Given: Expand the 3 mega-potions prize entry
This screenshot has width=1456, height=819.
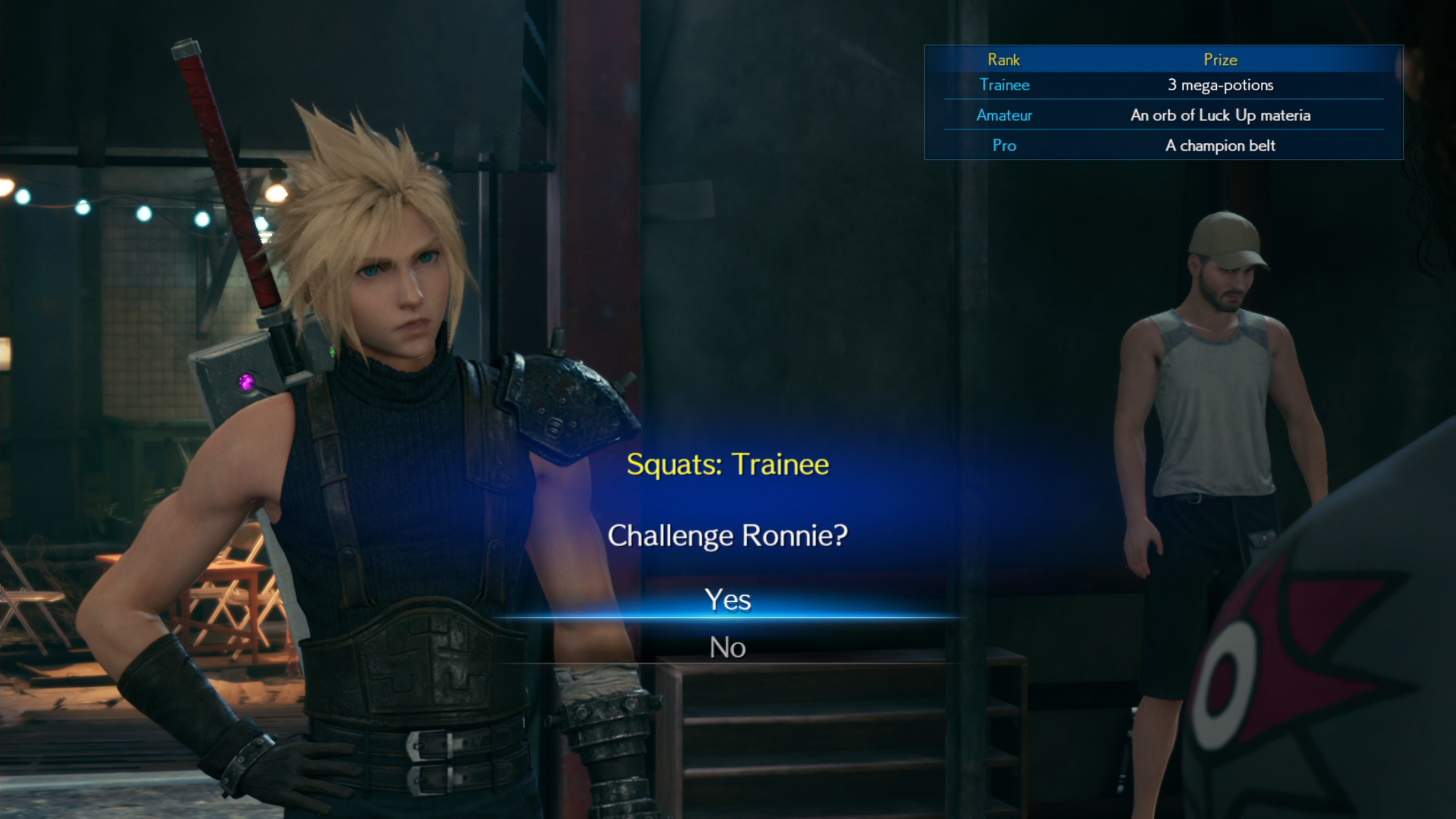Looking at the screenshot, I should coord(1221,85).
